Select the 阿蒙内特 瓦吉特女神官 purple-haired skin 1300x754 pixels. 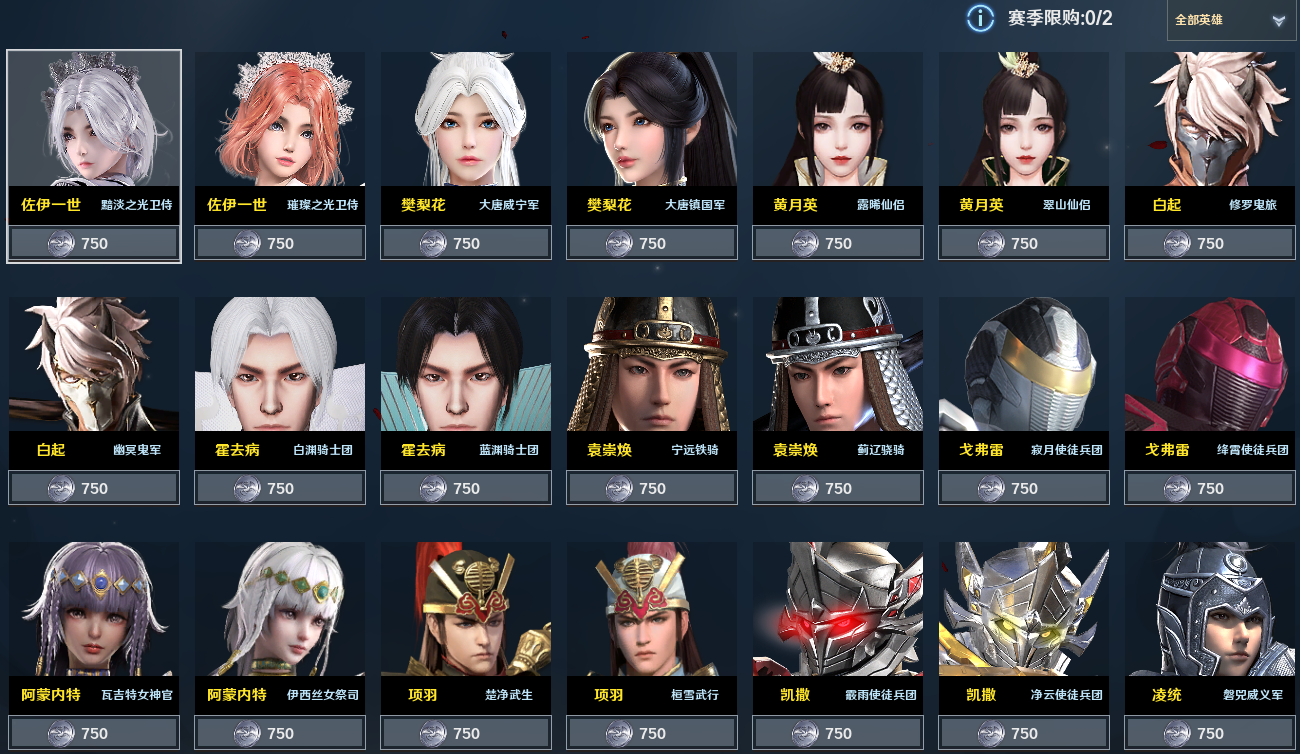click(x=94, y=610)
